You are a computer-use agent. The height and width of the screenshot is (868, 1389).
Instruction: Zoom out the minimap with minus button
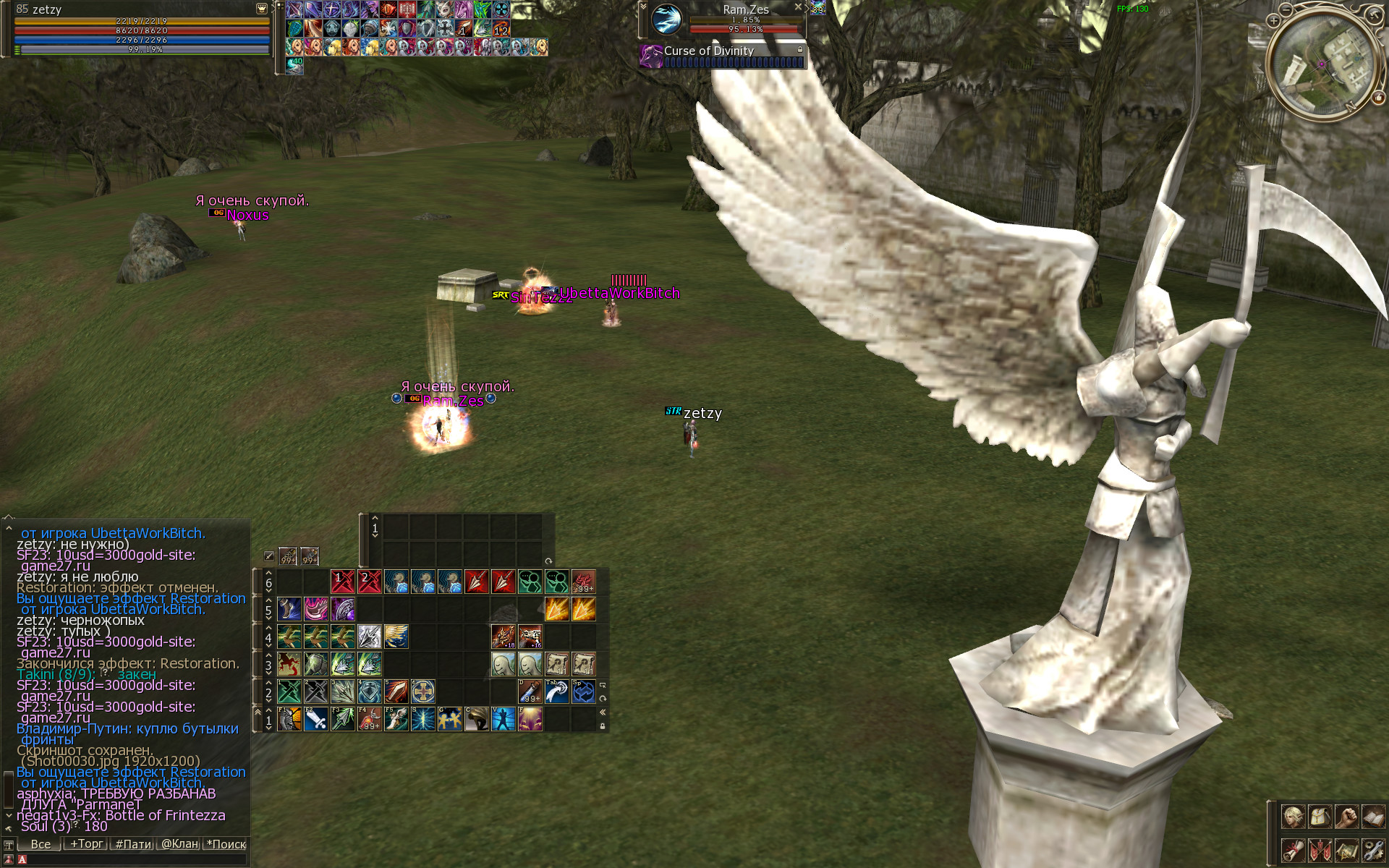tap(1286, 9)
